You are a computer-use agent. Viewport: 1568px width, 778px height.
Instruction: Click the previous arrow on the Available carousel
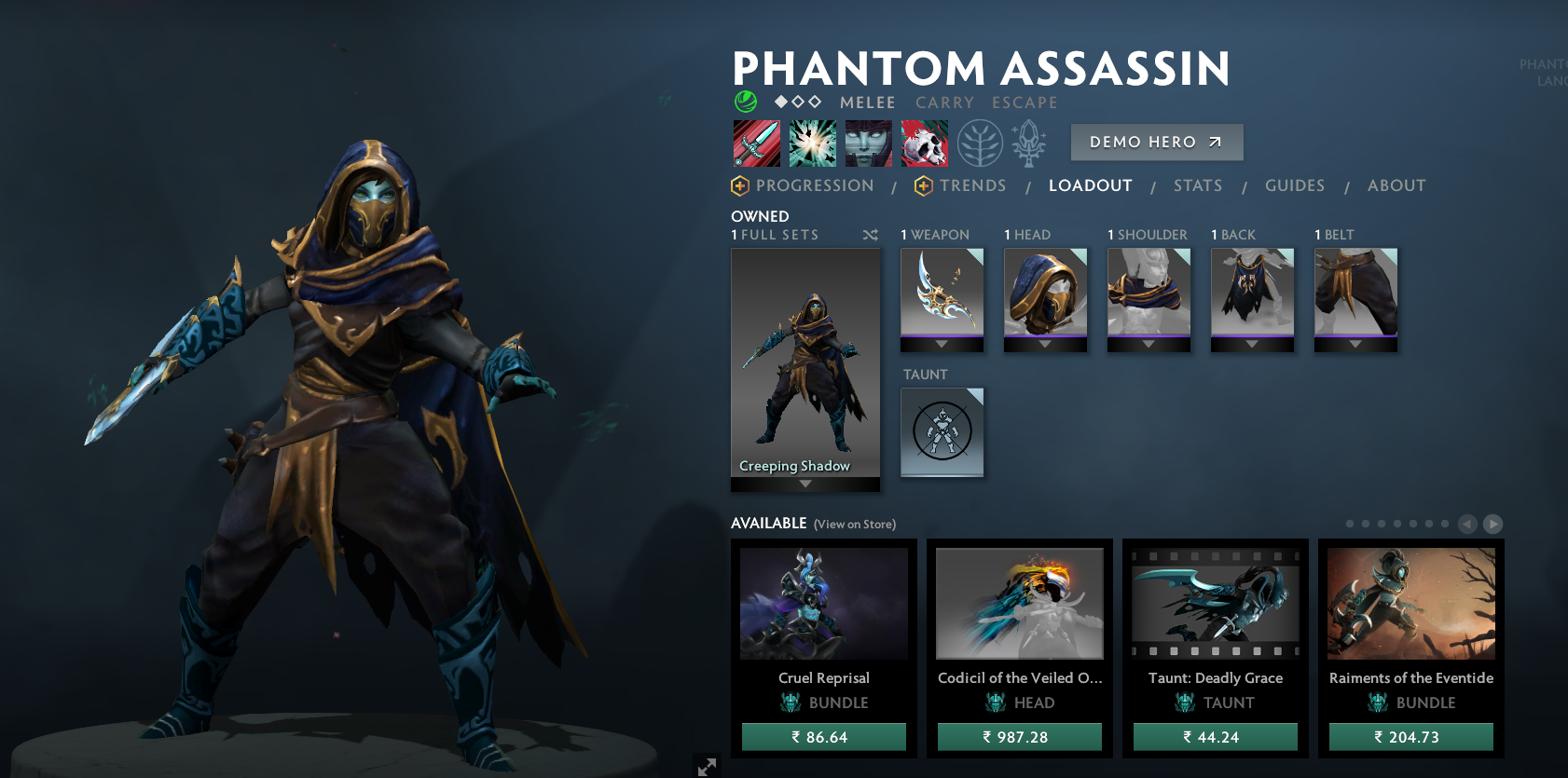coord(1465,525)
